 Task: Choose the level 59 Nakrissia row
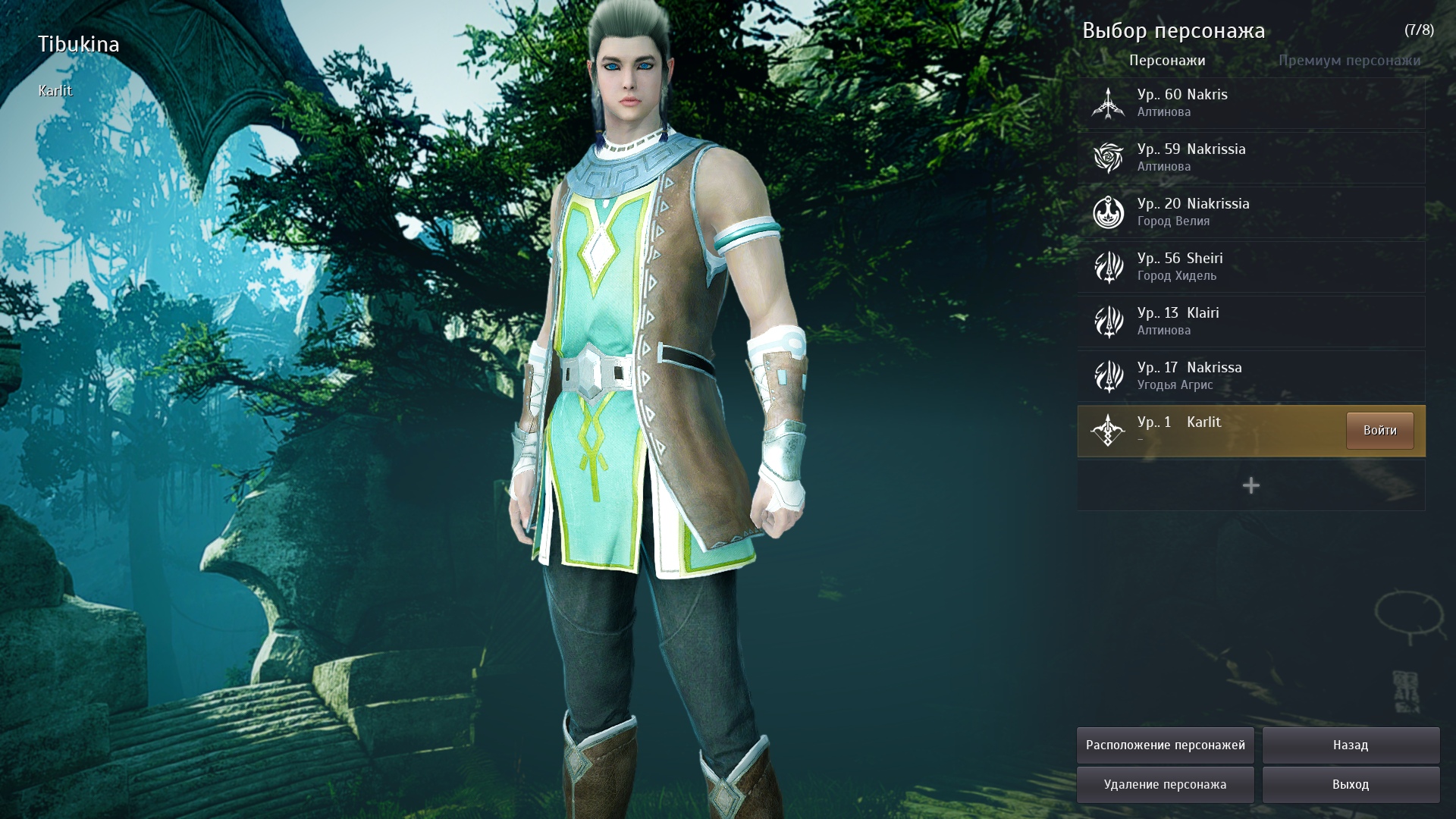point(1250,158)
